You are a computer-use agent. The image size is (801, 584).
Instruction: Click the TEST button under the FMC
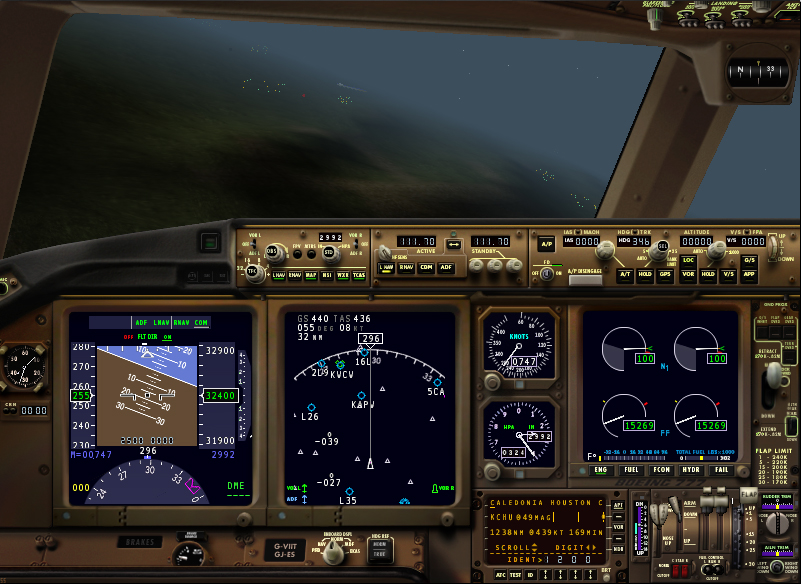(514, 575)
